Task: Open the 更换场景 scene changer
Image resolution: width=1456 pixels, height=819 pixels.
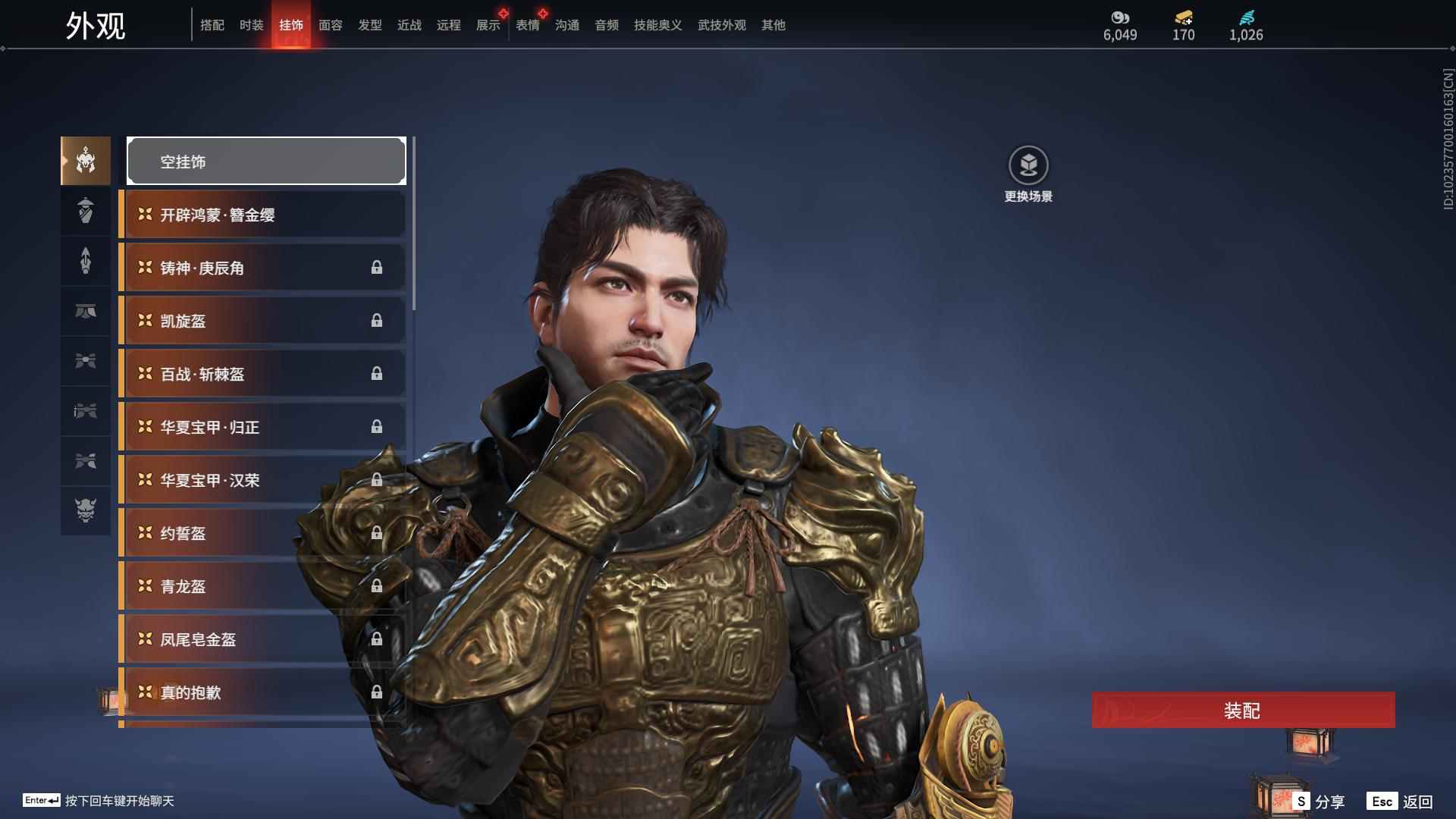Action: tap(1028, 174)
